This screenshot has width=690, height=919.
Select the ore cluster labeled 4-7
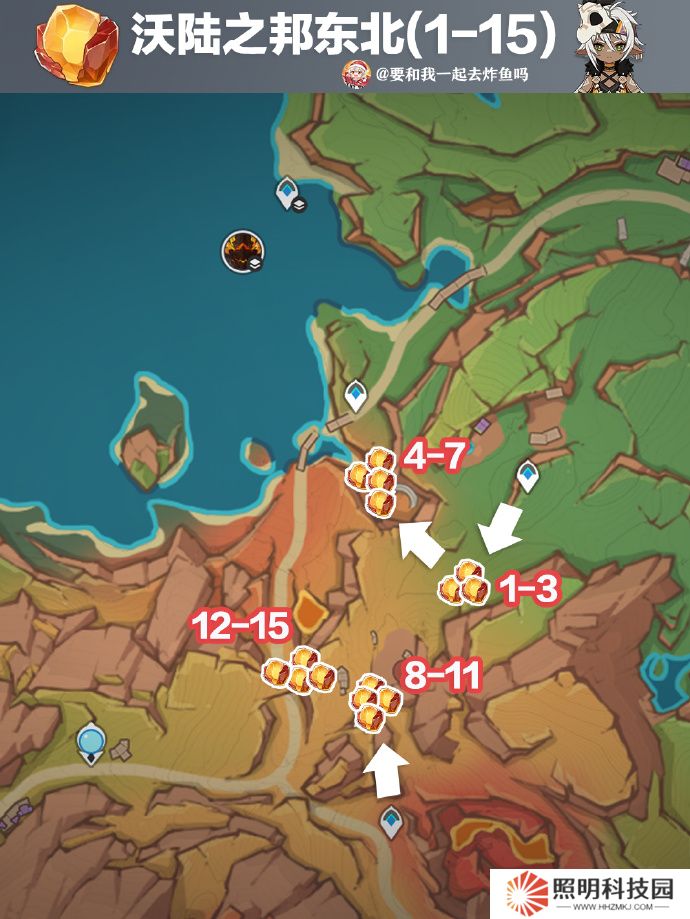[x=373, y=480]
